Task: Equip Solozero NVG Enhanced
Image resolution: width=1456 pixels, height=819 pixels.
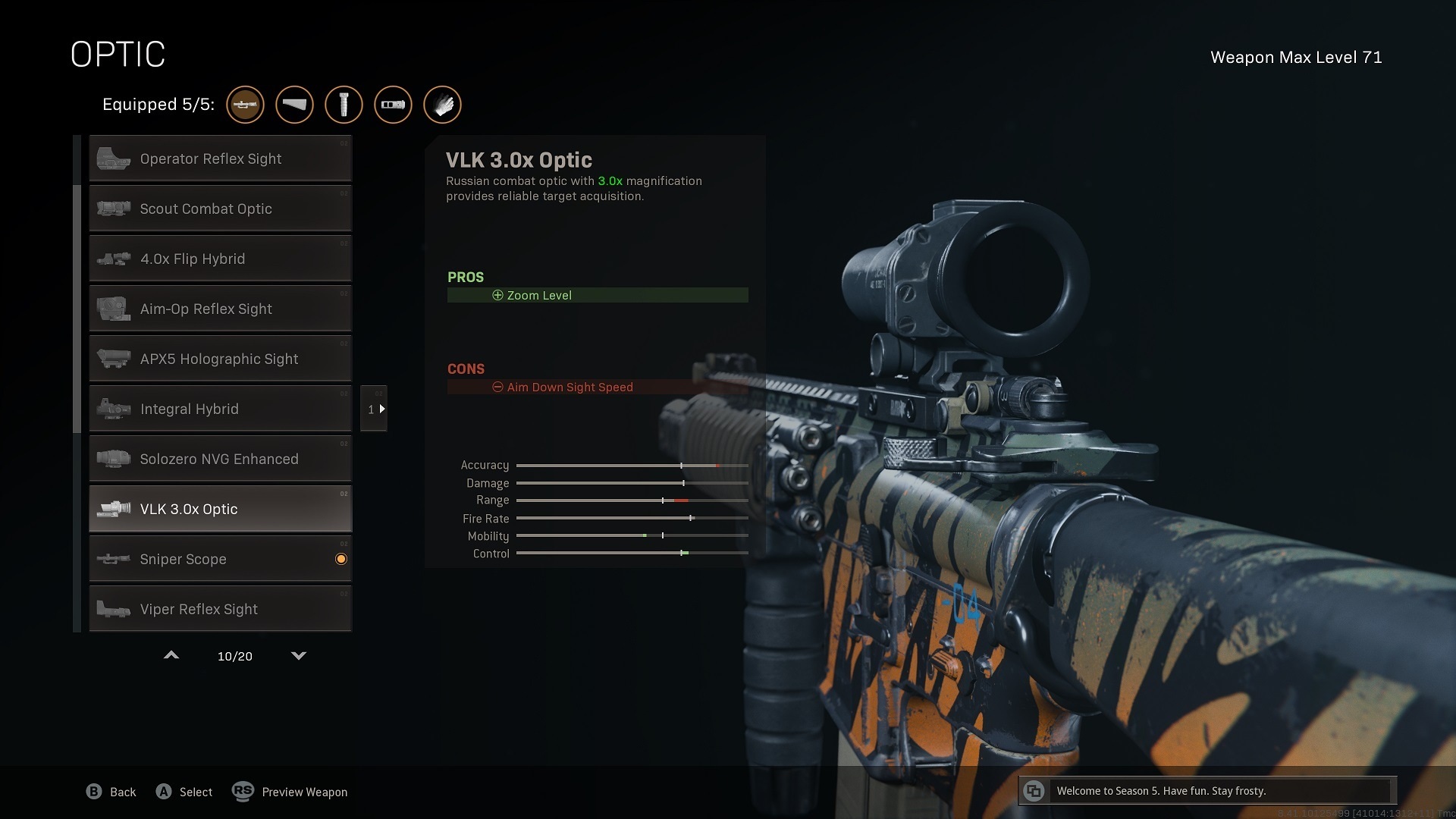Action: point(220,459)
